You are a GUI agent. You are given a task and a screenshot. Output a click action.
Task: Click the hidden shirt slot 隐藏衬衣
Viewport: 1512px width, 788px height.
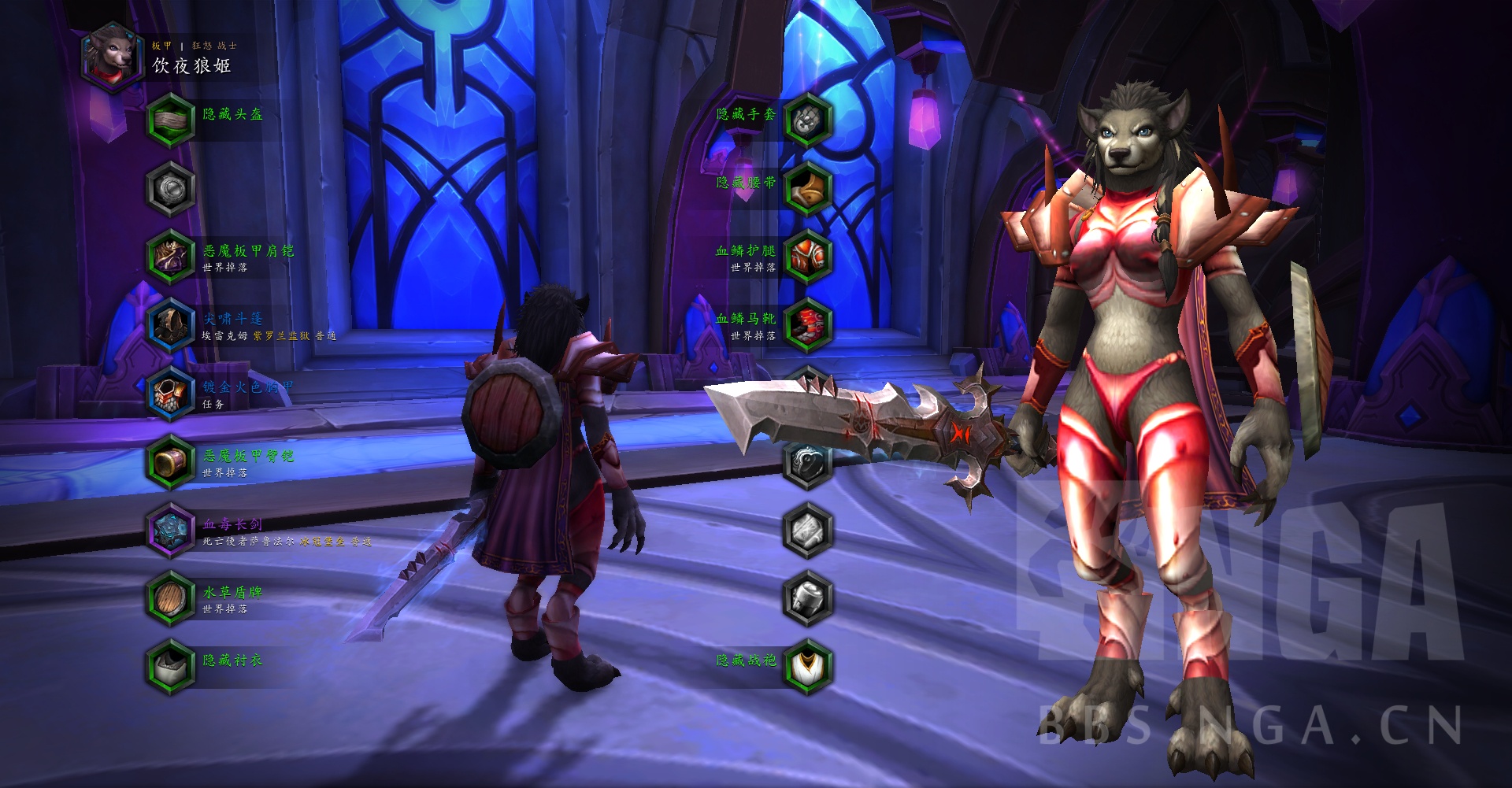click(x=170, y=666)
